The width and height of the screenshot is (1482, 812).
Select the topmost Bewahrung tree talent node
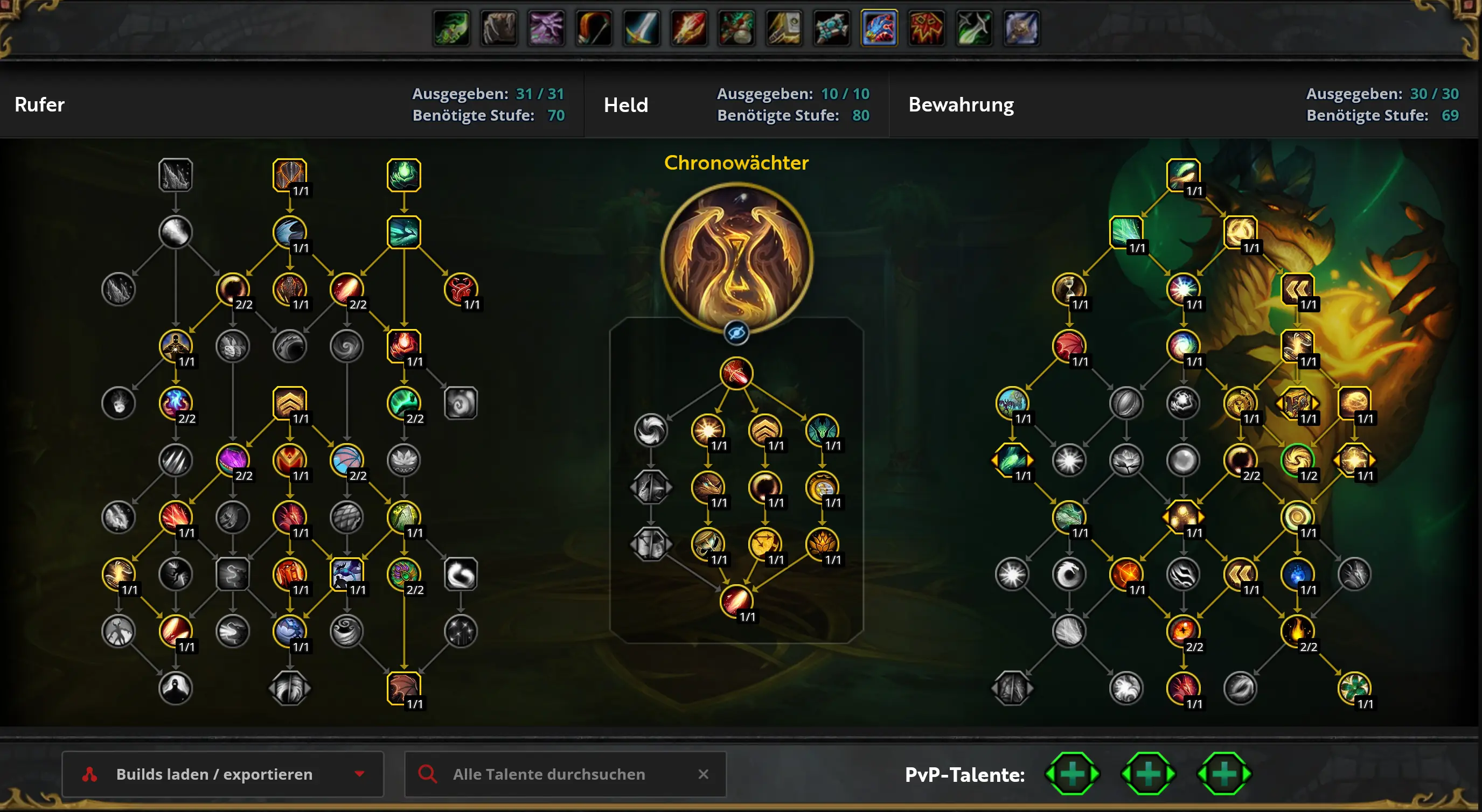tap(1183, 175)
